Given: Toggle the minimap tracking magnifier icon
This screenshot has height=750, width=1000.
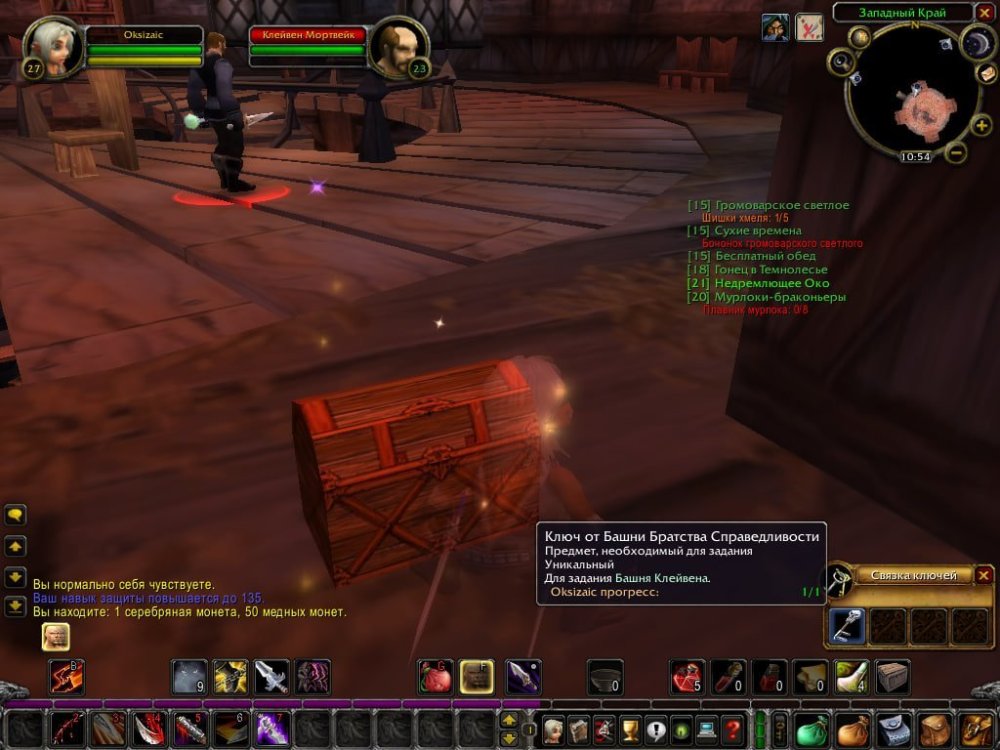Looking at the screenshot, I should [x=841, y=62].
